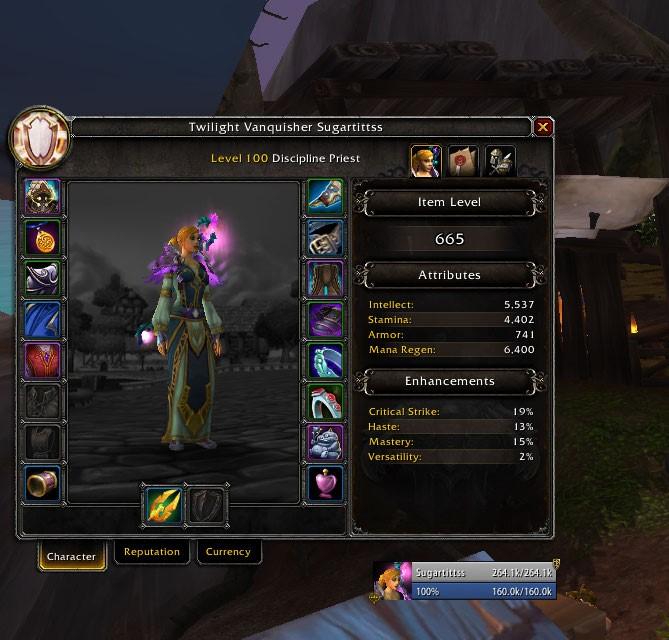669x640 pixels.
Task: Click the stone figurine trinket slot
Action: (325, 443)
